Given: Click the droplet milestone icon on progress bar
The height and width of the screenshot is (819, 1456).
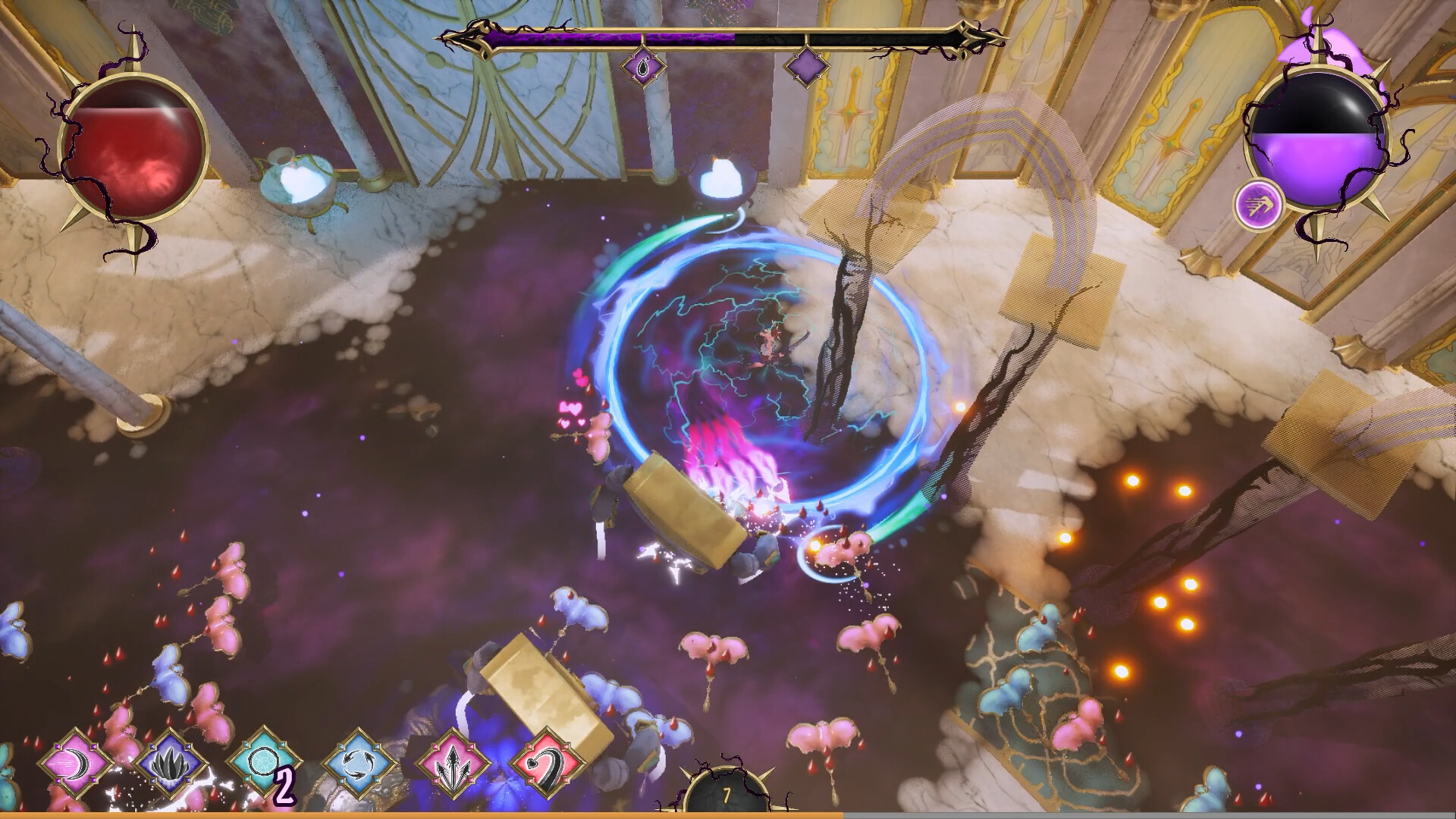Looking at the screenshot, I should pos(642,68).
